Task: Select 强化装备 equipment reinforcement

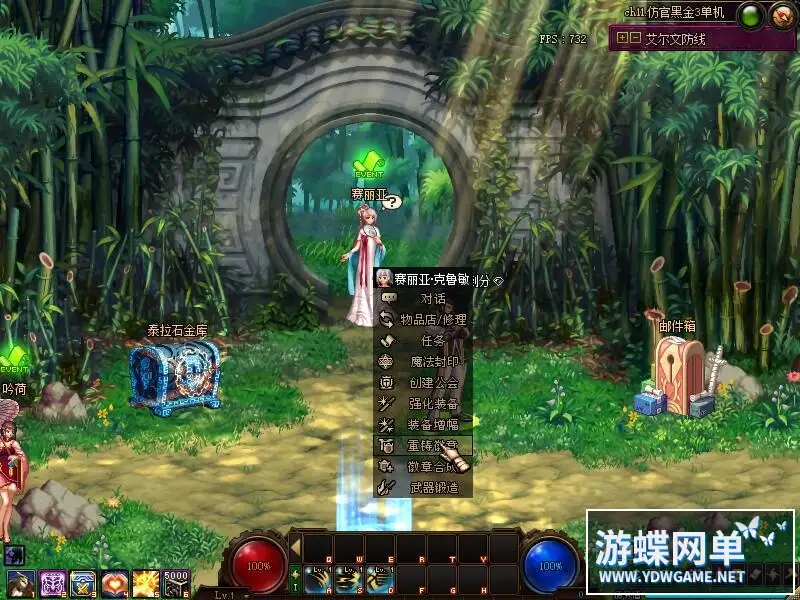Action: pos(432,403)
